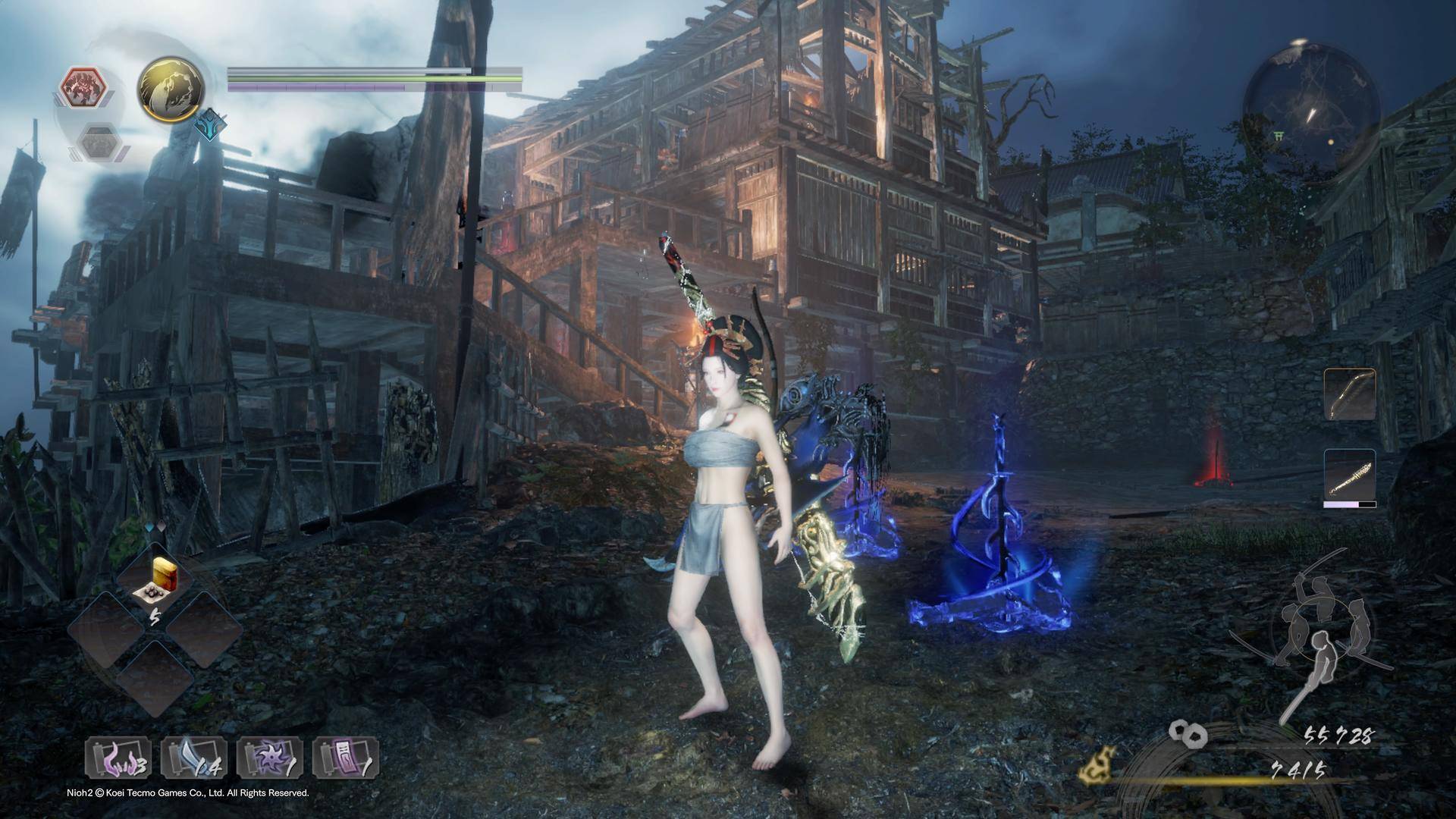1456x819 pixels.
Task: Activate the purple flame scroll skill
Action: (118, 758)
